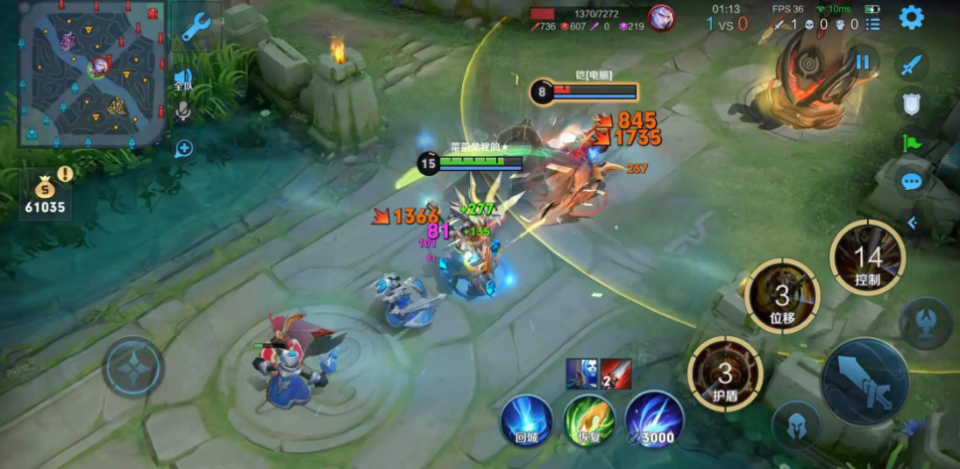
Task: Open the wrench training tools
Action: click(x=196, y=27)
